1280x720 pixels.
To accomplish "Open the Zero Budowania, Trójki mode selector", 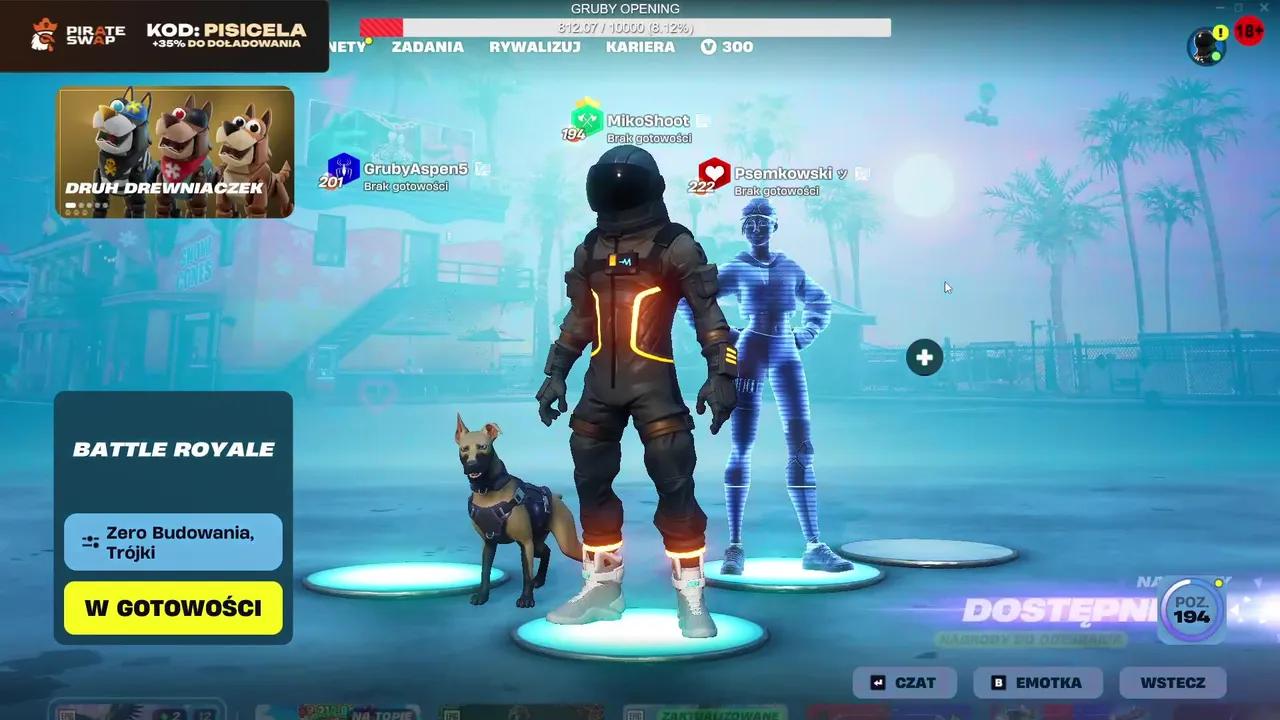I will point(172,543).
